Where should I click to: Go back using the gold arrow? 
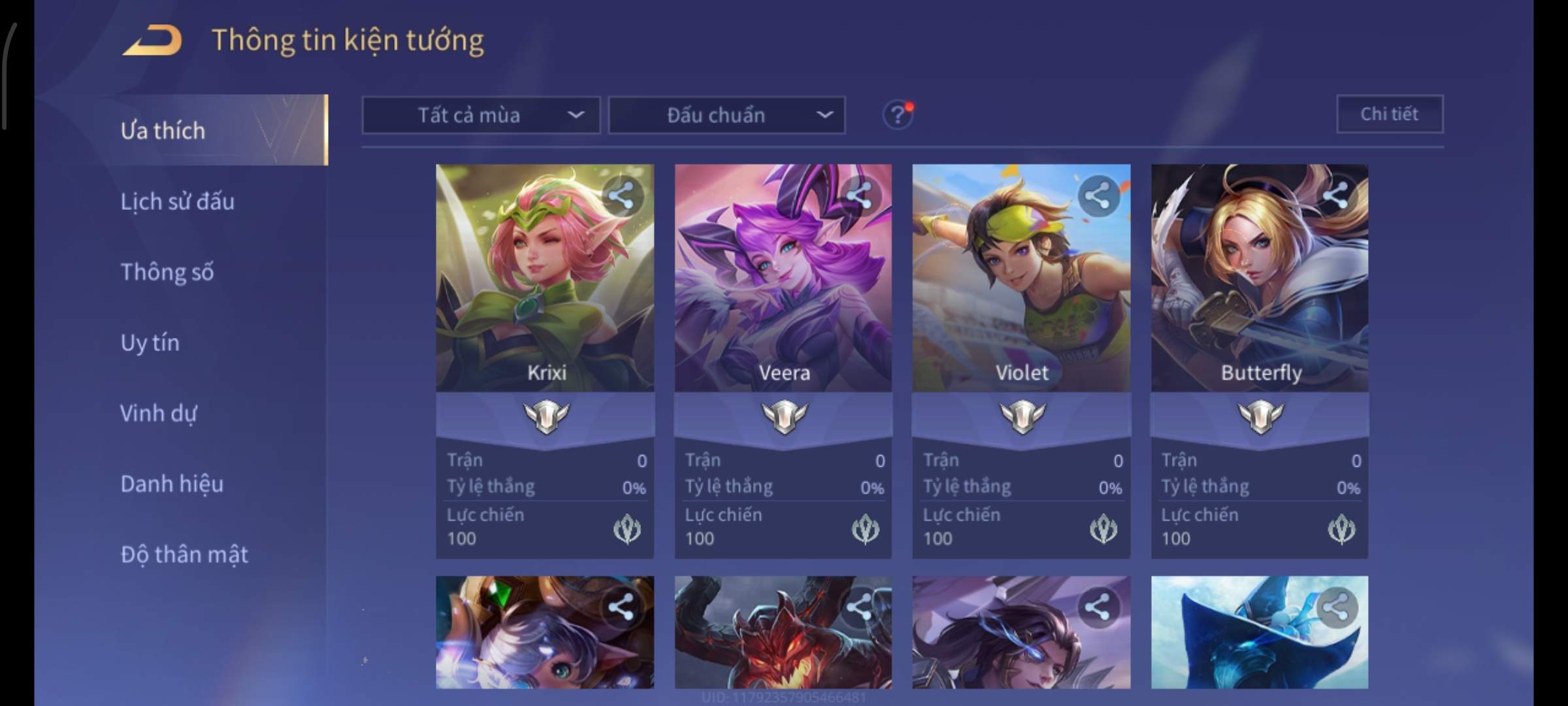coord(152,41)
